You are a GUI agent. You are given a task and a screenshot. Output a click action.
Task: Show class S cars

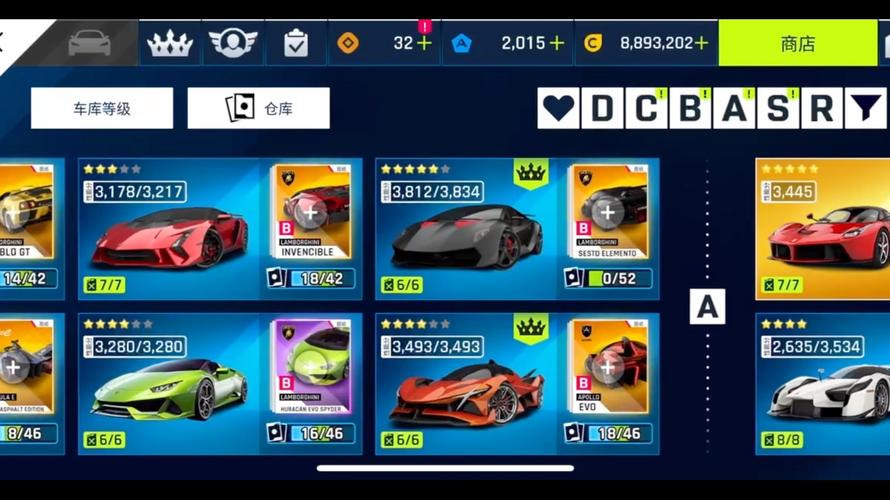778,108
